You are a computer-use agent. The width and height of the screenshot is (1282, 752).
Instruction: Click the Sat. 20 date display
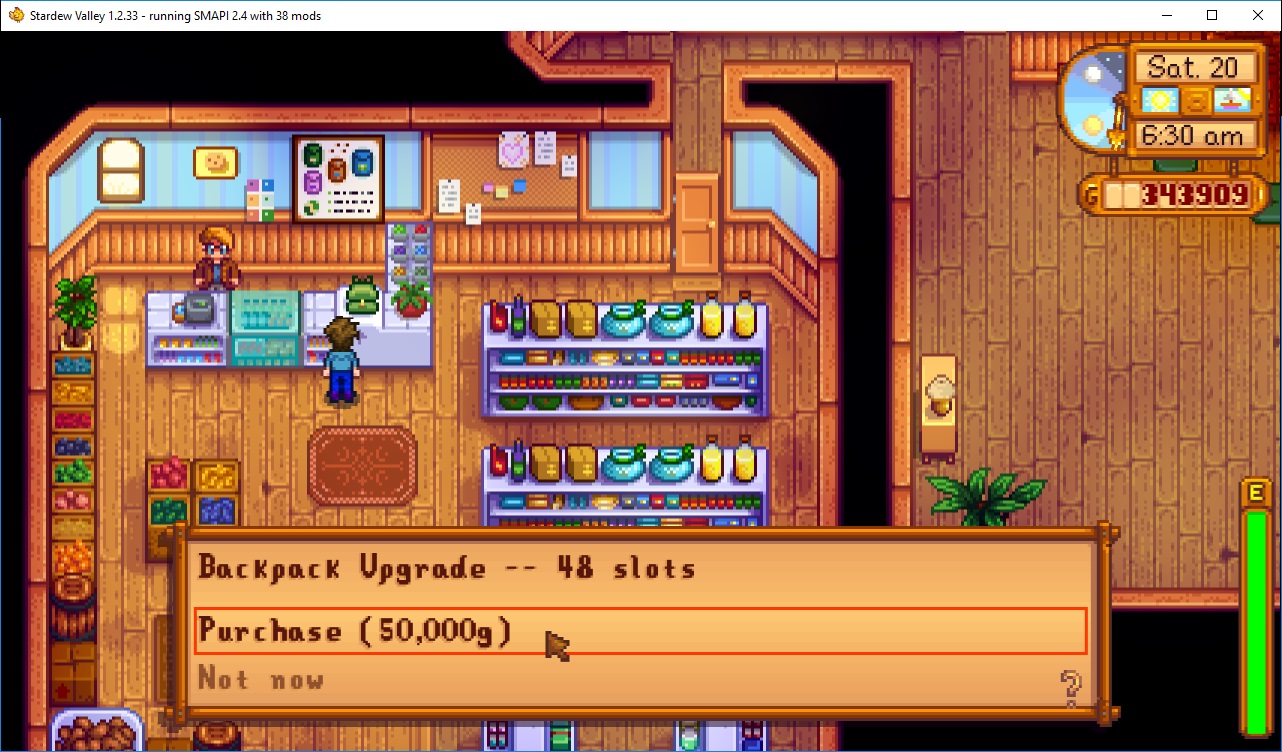click(x=1196, y=66)
